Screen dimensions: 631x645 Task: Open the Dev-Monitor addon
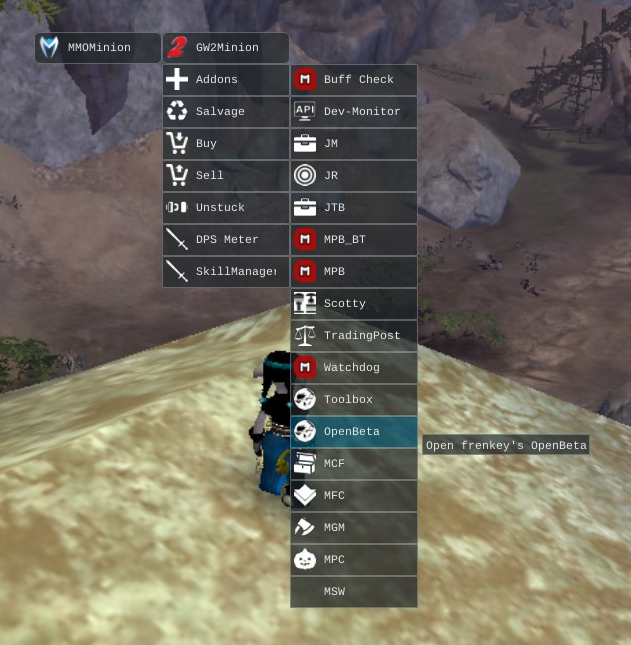[x=354, y=112]
